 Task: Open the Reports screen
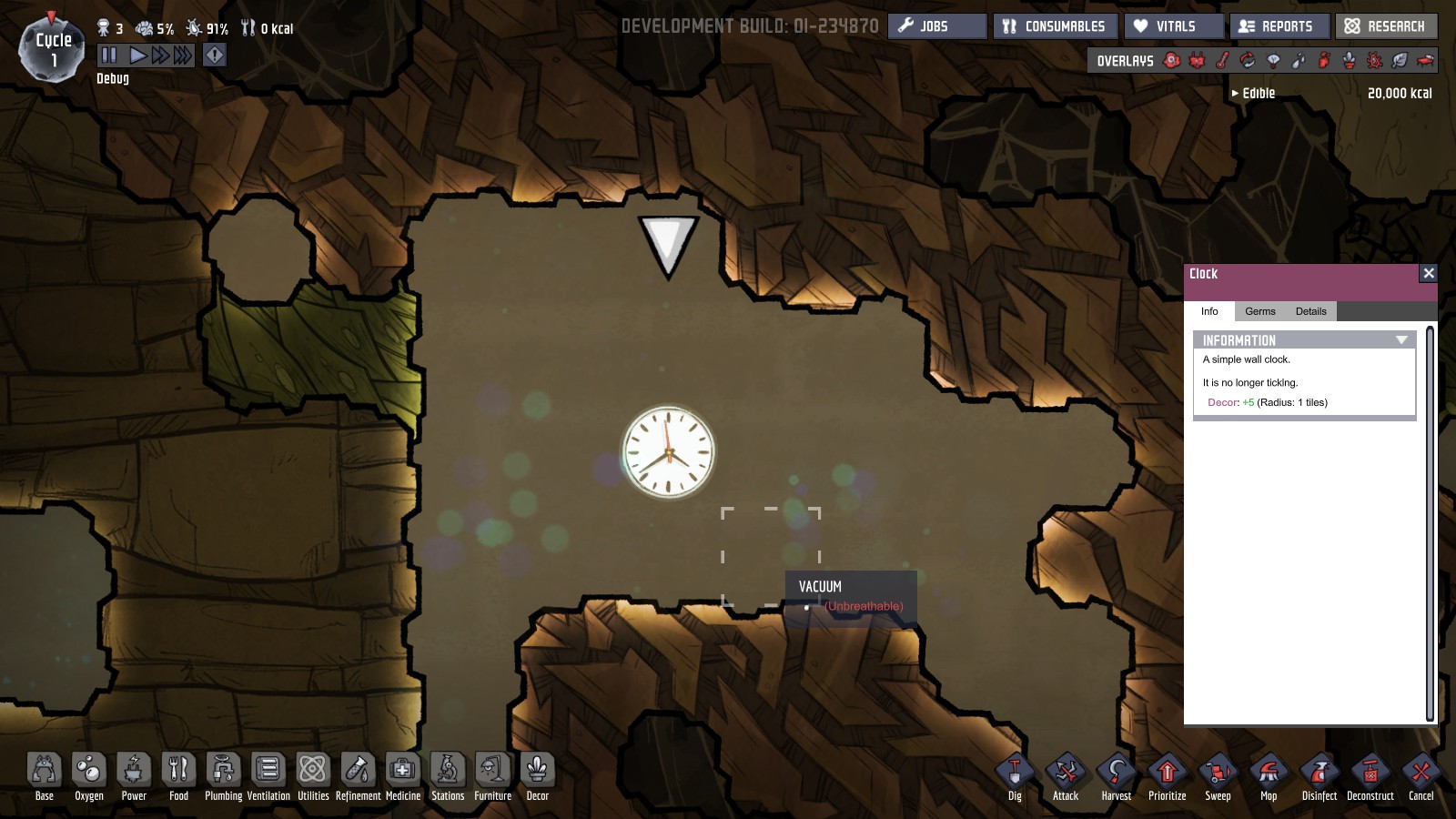(x=1279, y=26)
